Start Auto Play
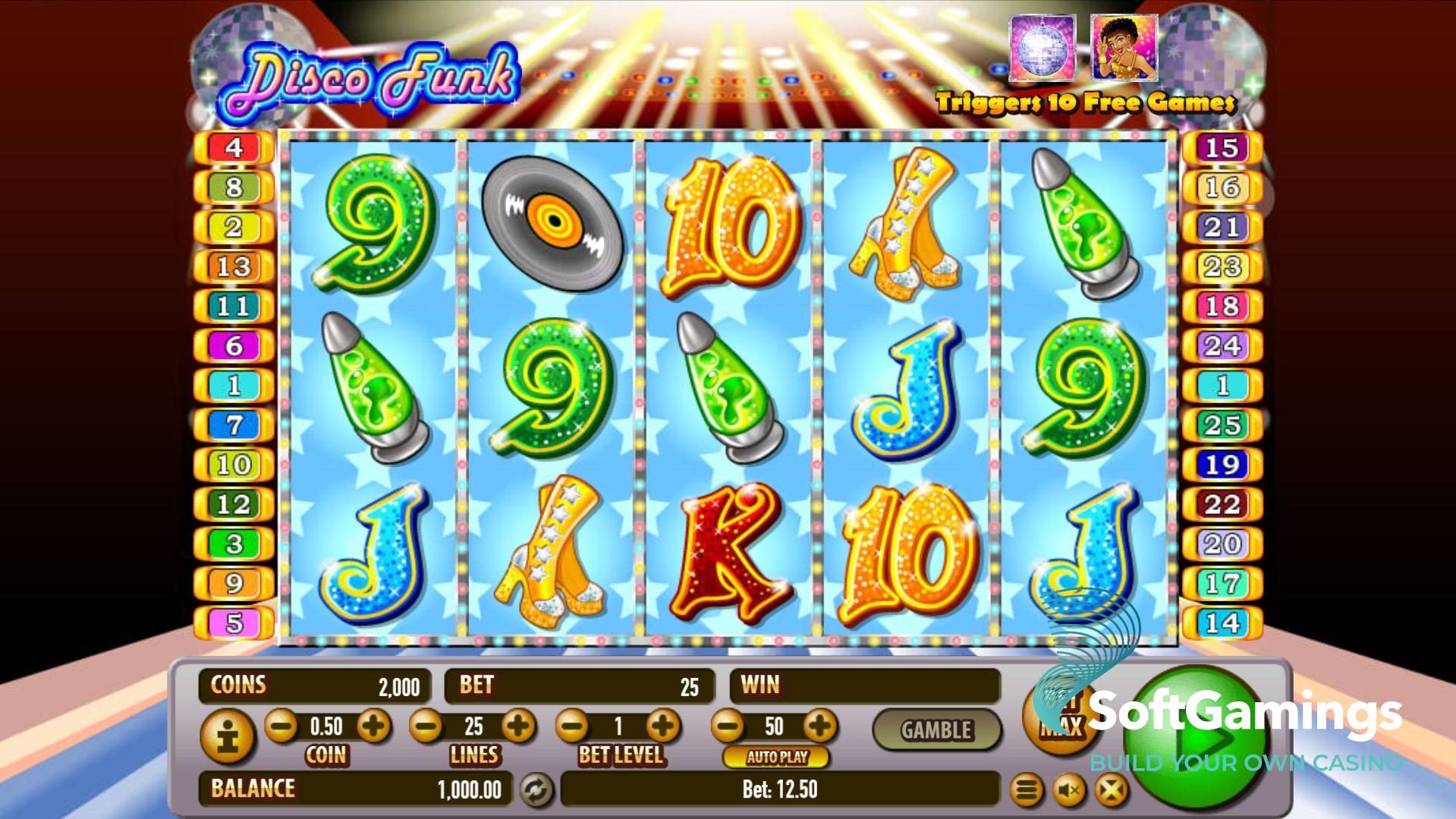Viewport: 1456px width, 819px height. click(776, 757)
